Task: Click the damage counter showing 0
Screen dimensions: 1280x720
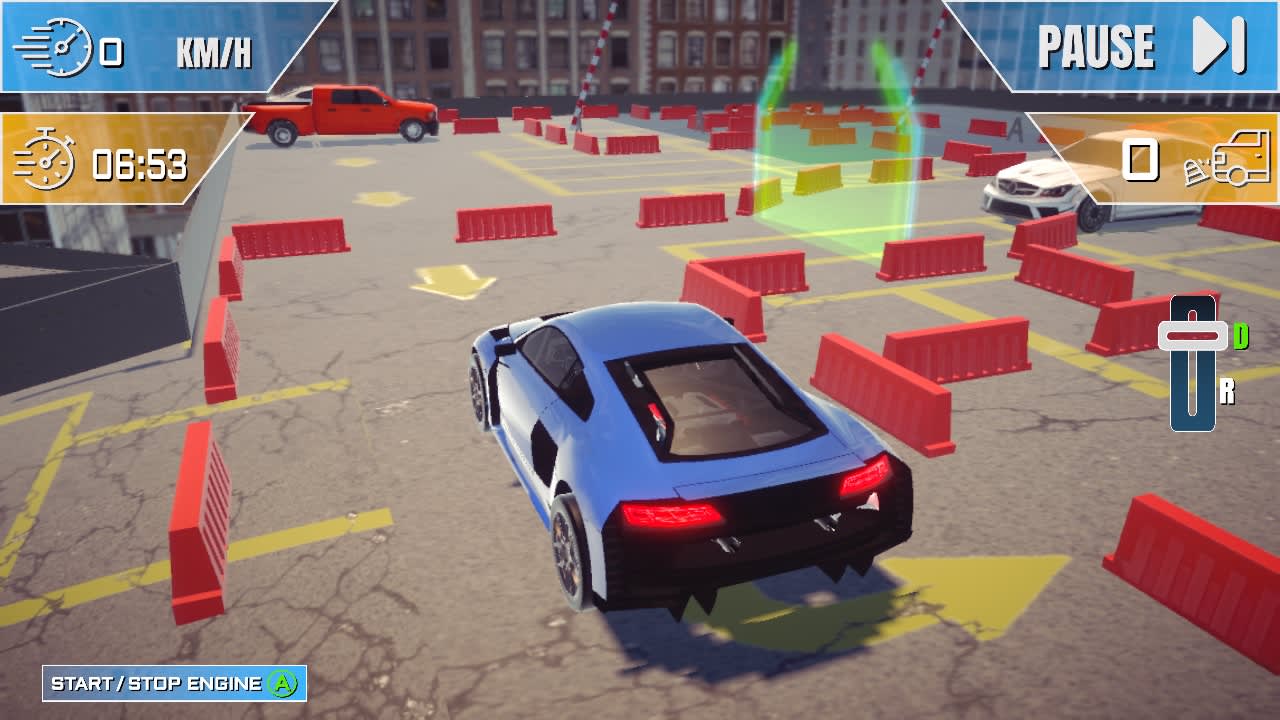Action: 1141,158
